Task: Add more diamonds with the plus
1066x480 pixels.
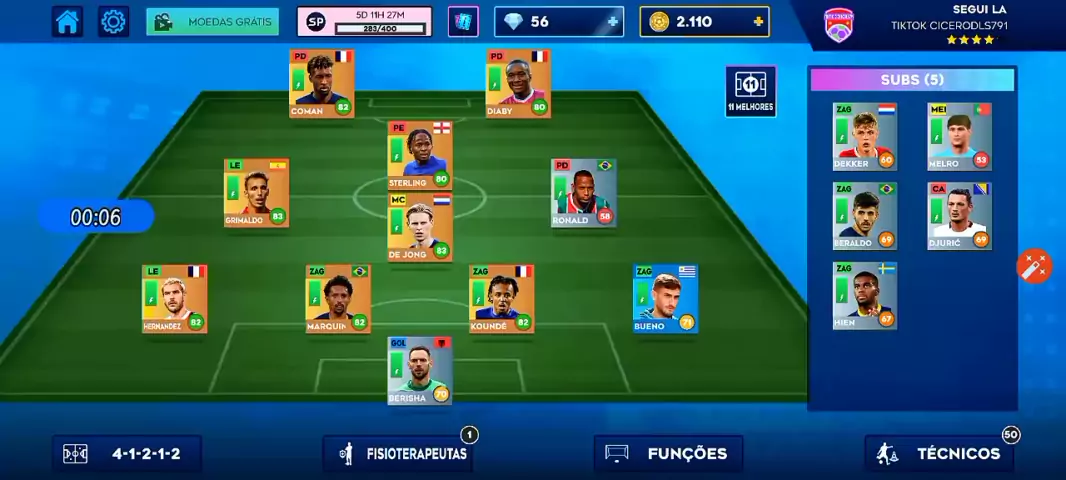Action: pos(612,21)
